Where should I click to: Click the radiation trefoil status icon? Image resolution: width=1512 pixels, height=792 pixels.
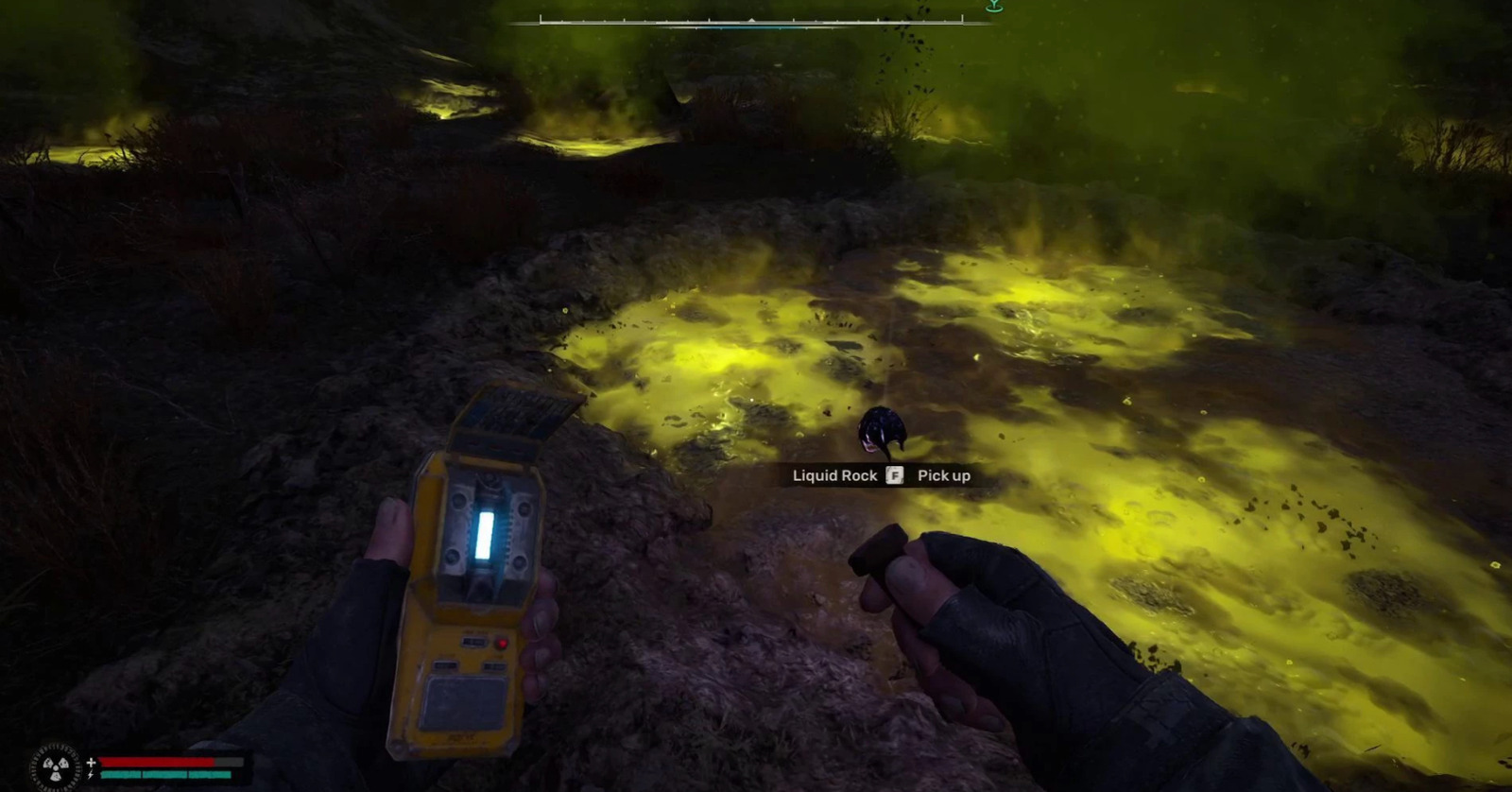pyautogui.click(x=55, y=767)
